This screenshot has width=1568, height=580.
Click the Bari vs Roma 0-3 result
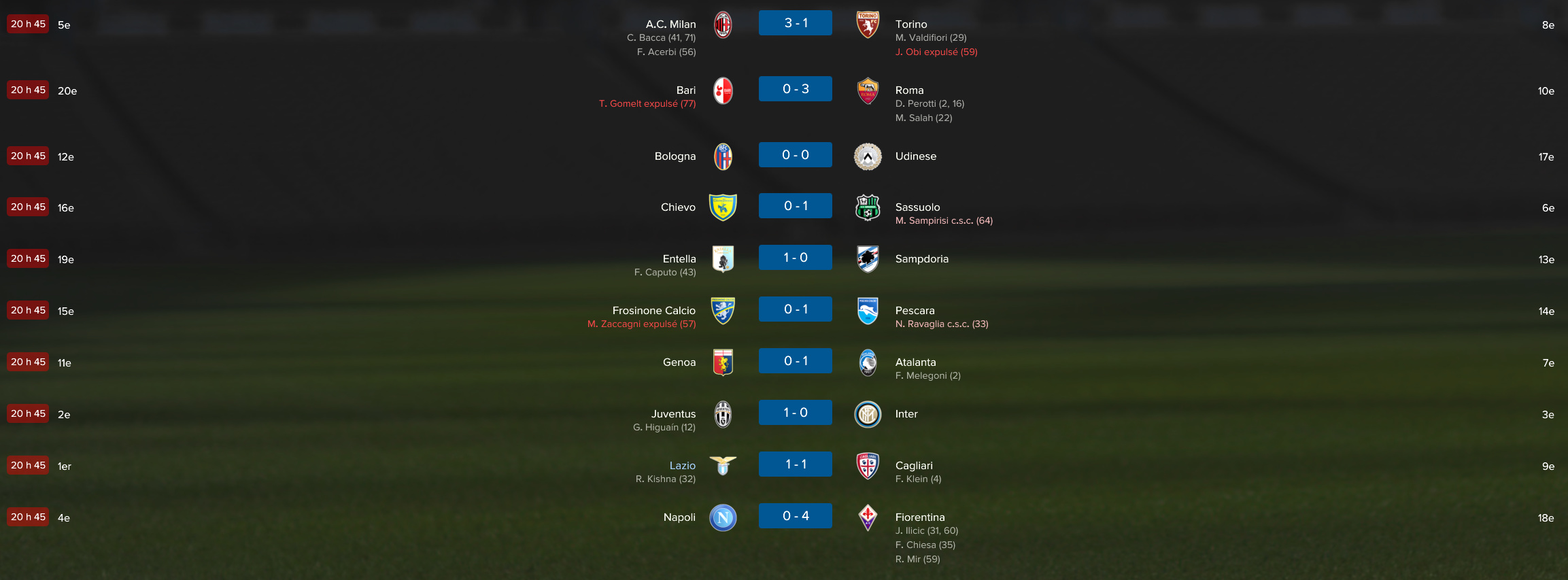tap(795, 89)
